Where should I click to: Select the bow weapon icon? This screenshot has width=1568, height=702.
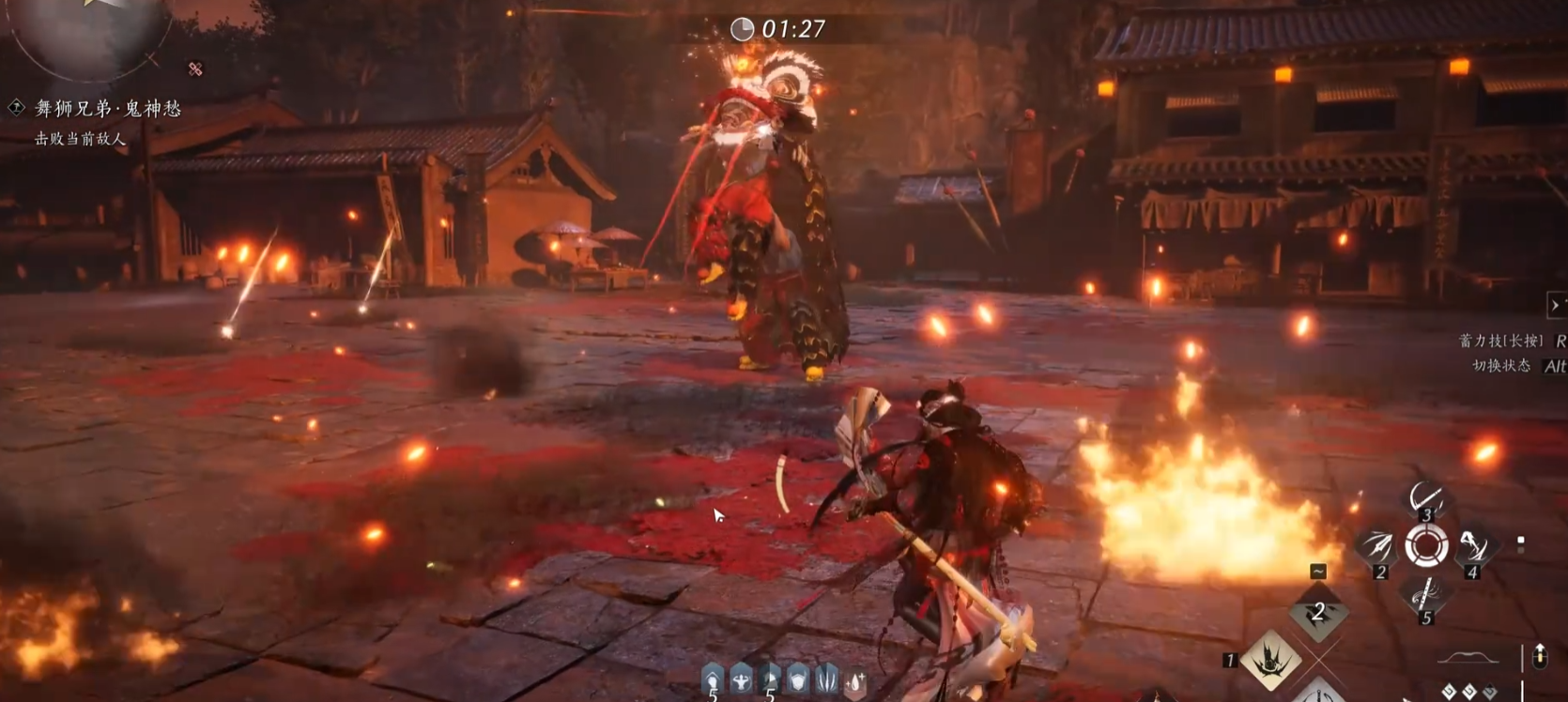tap(1468, 658)
